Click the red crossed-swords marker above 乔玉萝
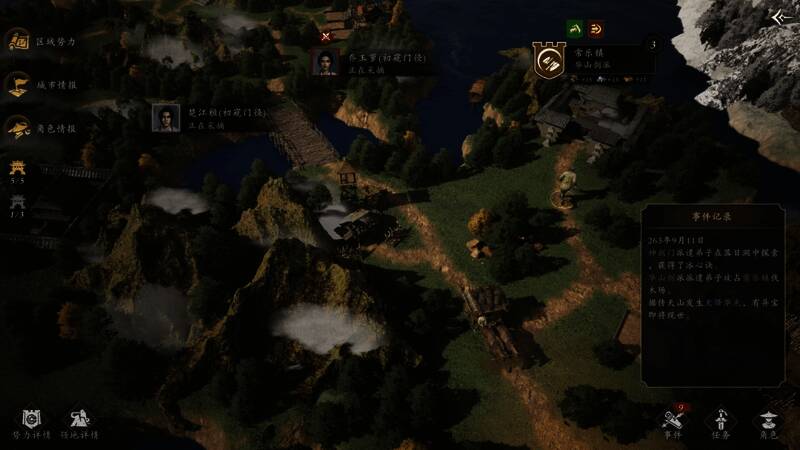 coord(326,36)
